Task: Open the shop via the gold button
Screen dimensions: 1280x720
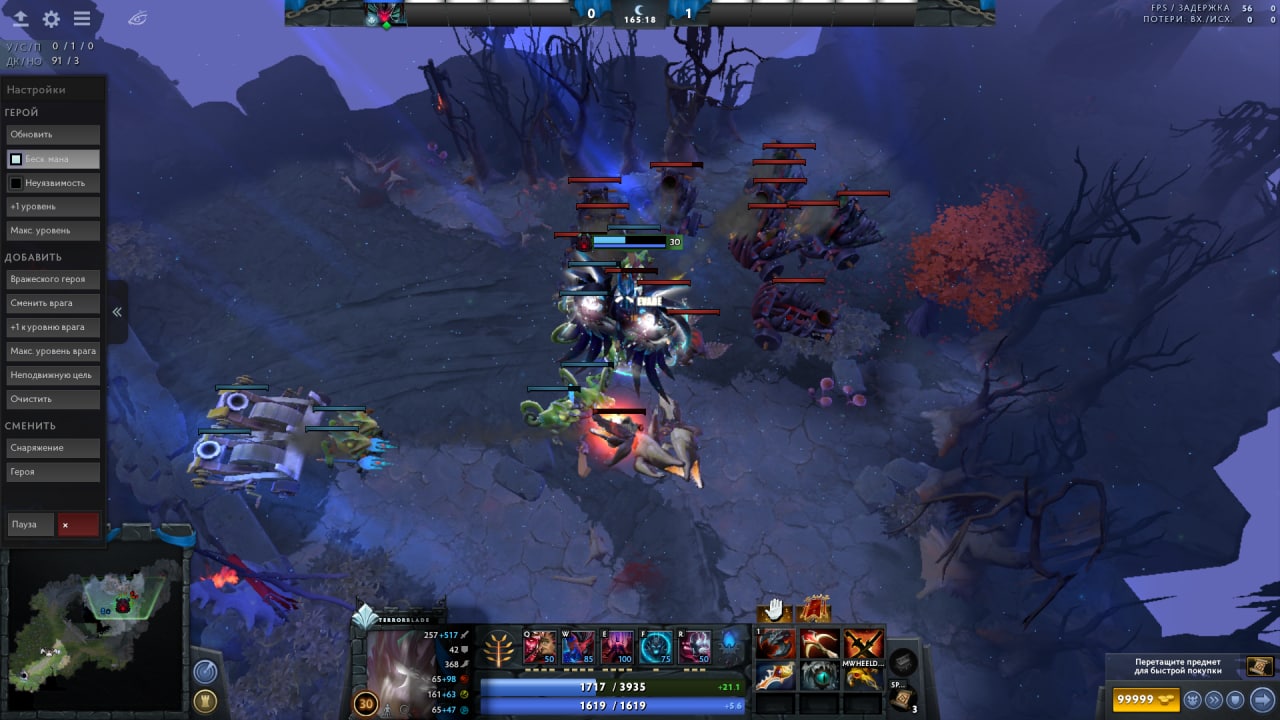Action: (1145, 699)
